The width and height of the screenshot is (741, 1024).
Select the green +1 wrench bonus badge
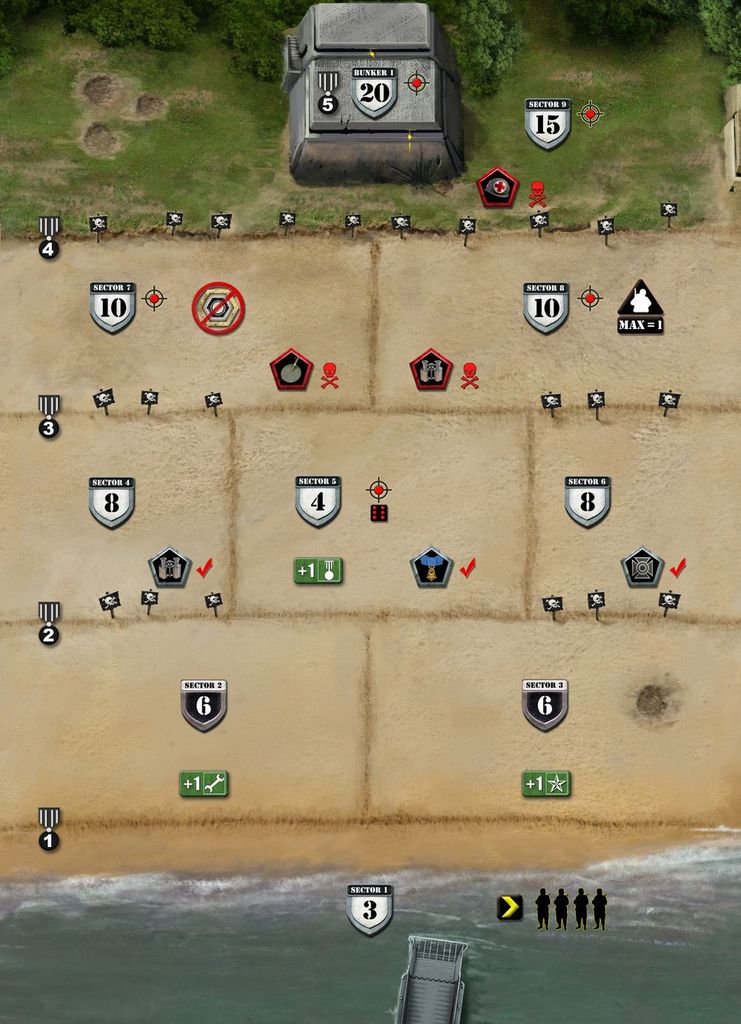tap(204, 784)
